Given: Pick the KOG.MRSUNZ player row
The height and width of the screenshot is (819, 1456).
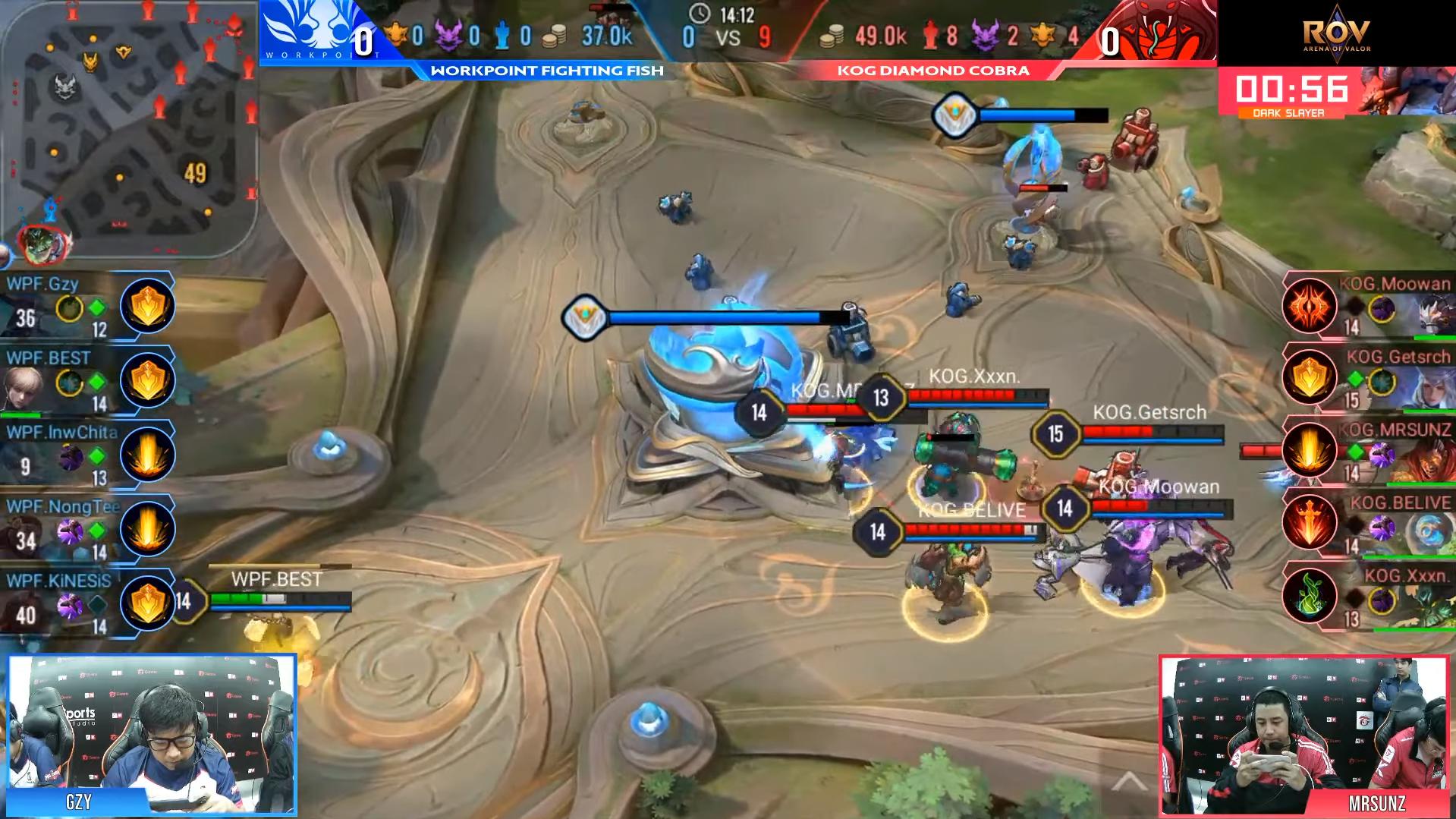Looking at the screenshot, I should (x=1366, y=452).
